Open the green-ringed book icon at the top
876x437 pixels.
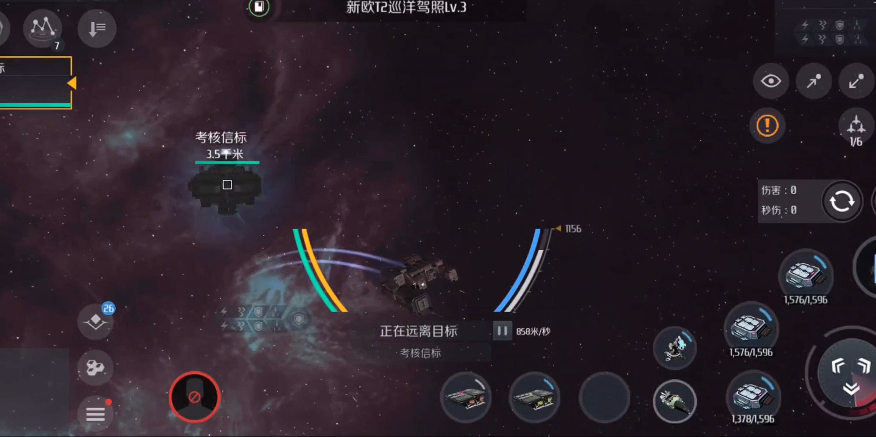(259, 8)
